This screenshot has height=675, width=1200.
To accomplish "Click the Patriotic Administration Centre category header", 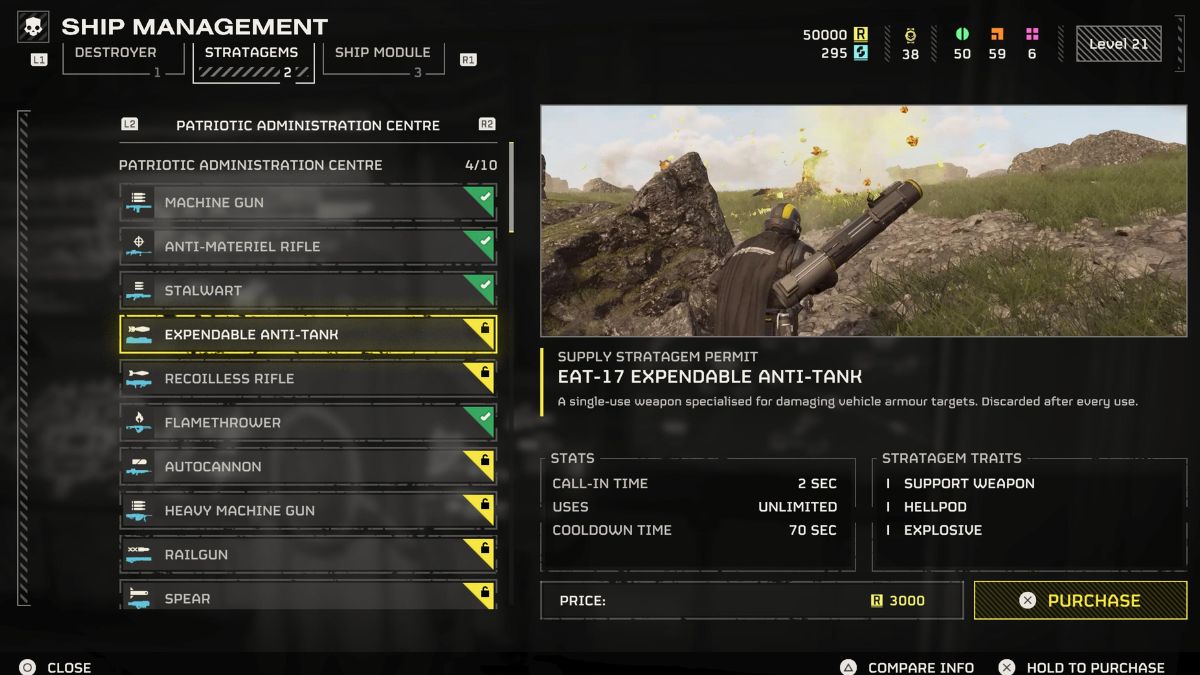I will pyautogui.click(x=307, y=126).
